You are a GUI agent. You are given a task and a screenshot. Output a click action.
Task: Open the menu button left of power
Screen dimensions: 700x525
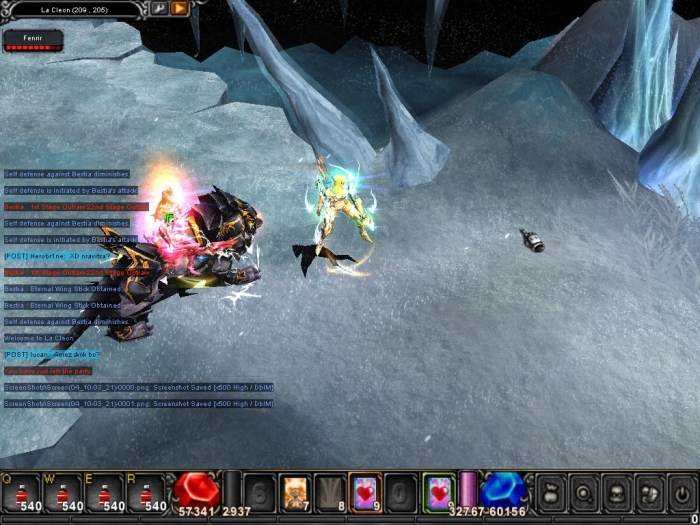(649, 492)
